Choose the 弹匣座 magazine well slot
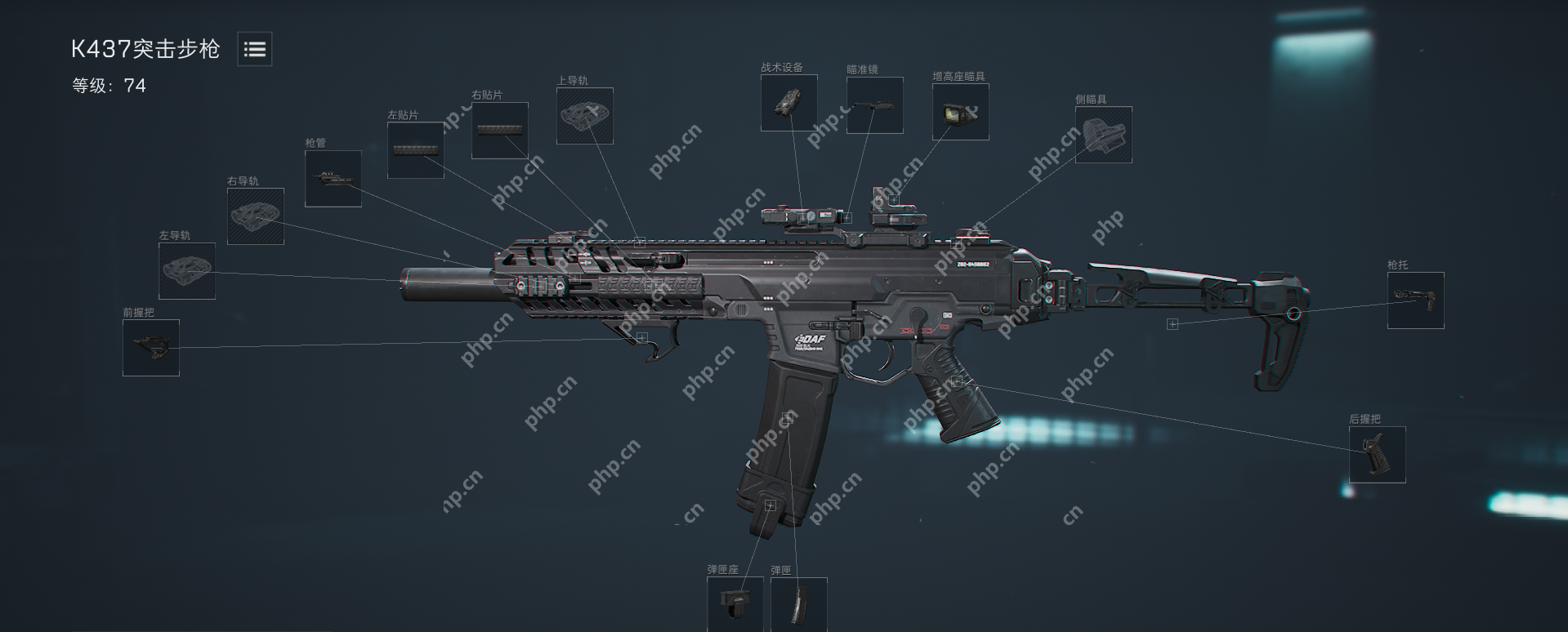 coord(735,604)
